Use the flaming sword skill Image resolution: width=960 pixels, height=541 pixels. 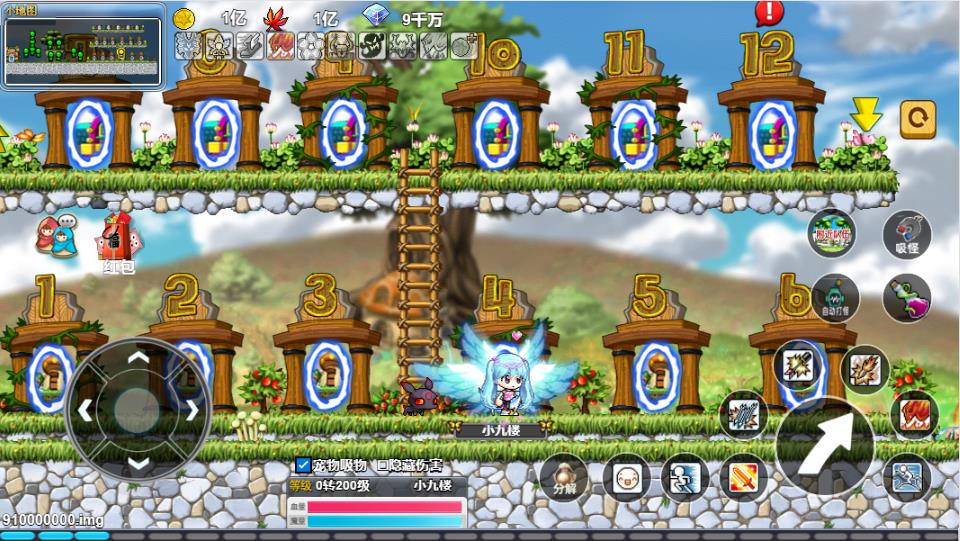point(741,478)
